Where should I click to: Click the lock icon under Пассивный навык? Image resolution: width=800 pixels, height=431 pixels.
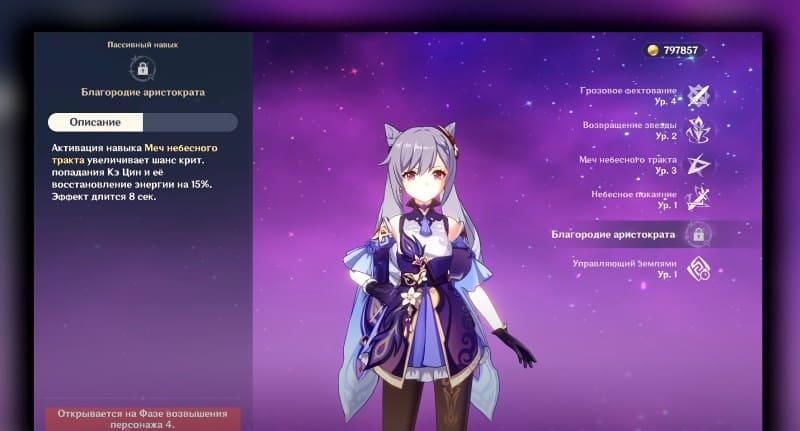tap(143, 69)
